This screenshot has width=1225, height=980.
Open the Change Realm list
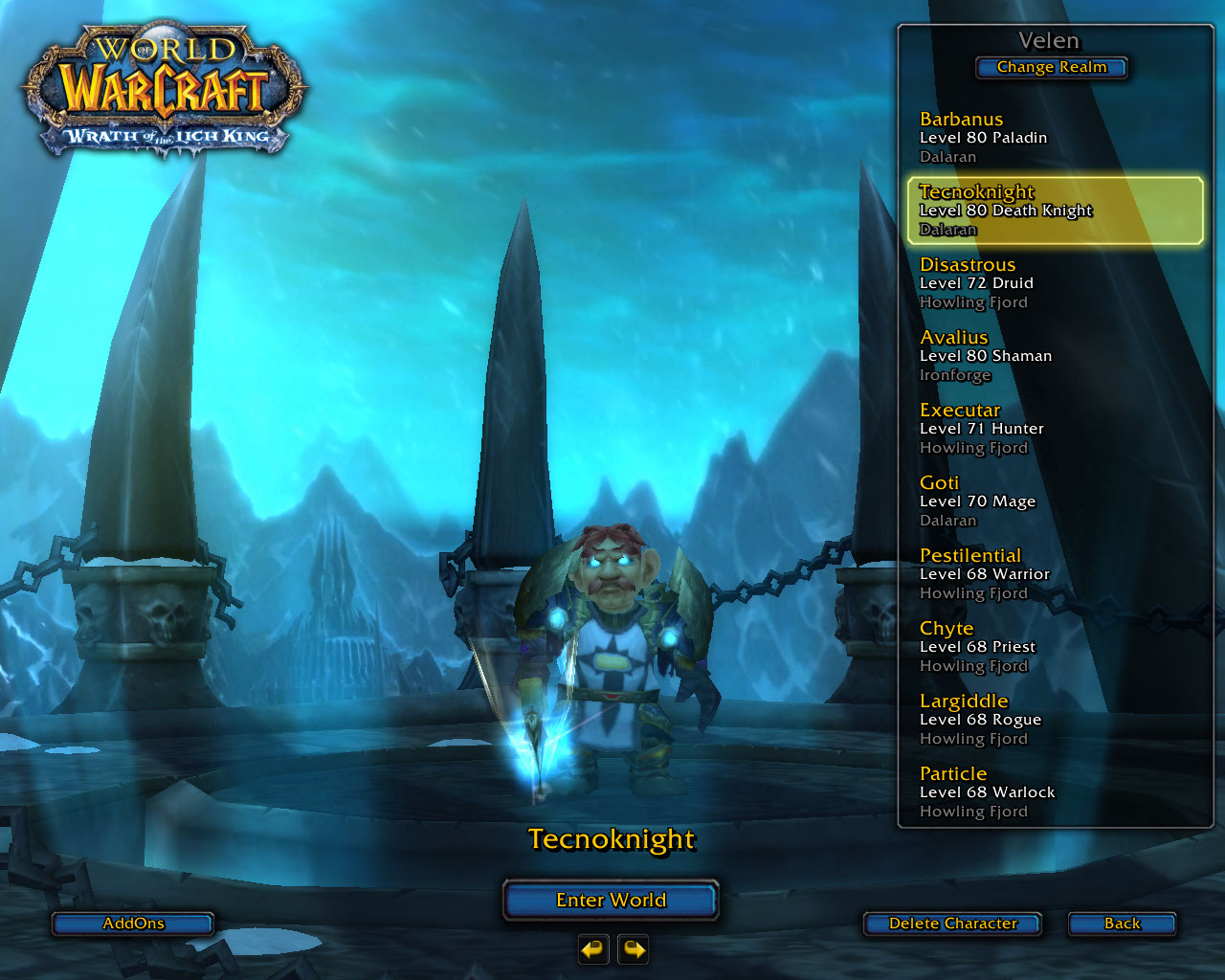click(x=1051, y=67)
